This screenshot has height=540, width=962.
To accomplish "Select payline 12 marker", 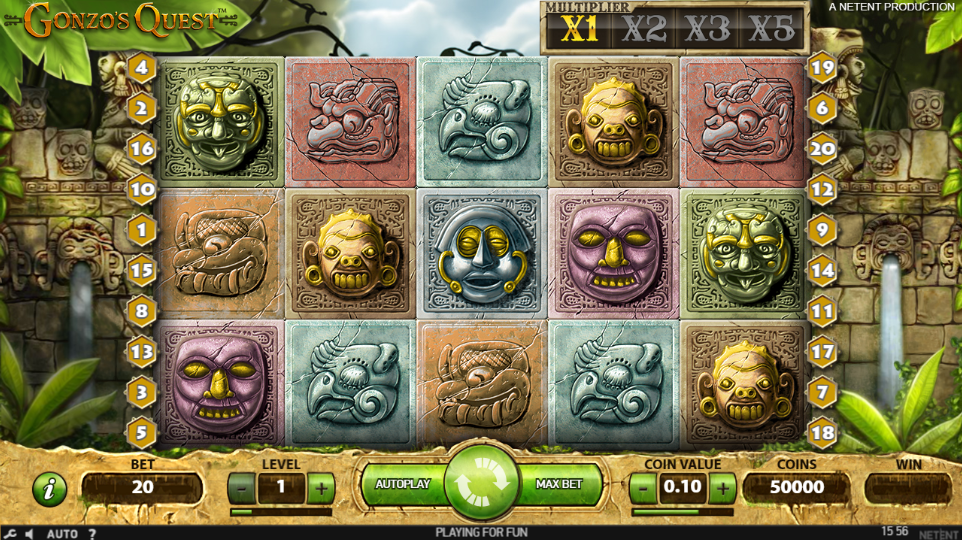I will pos(822,188).
